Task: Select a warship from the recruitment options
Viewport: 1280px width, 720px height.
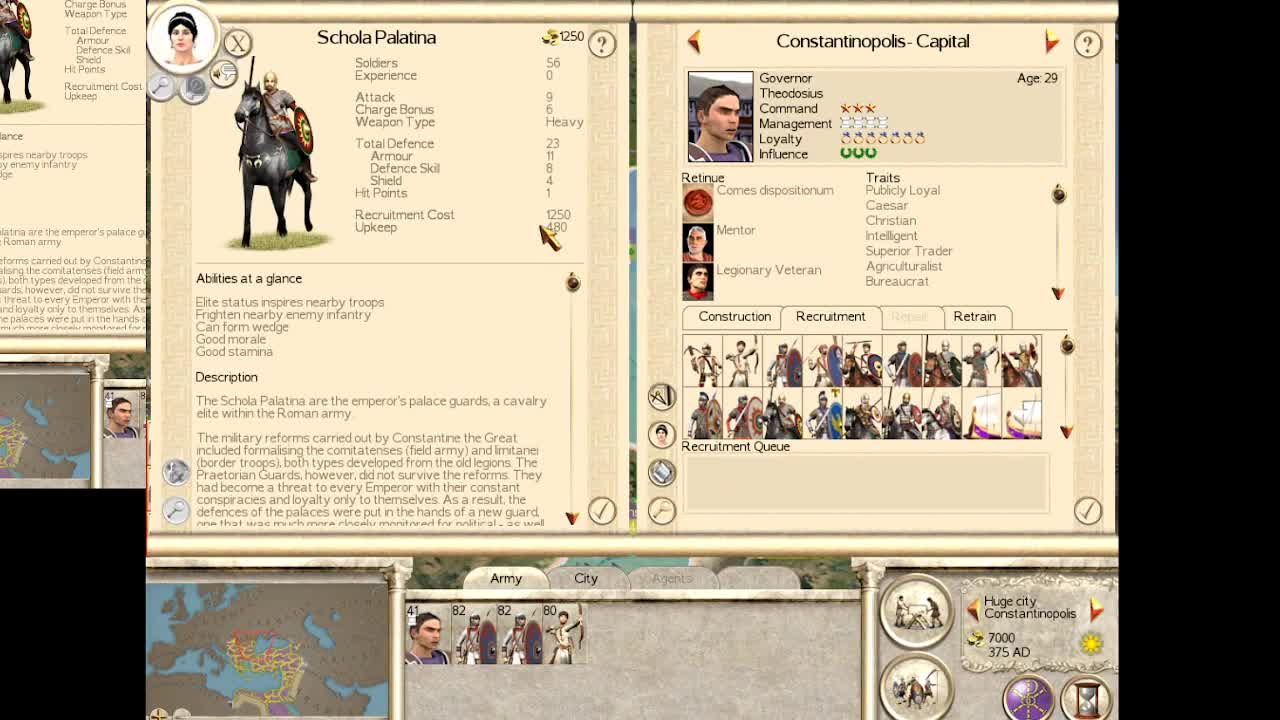Action: [x=985, y=412]
